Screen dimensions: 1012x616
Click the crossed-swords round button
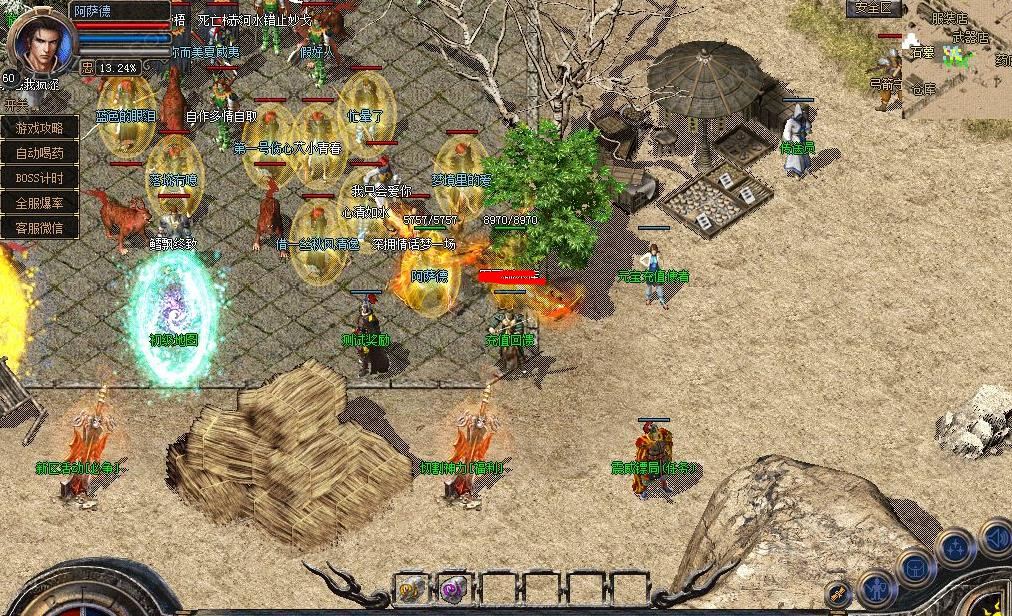[x=839, y=596]
